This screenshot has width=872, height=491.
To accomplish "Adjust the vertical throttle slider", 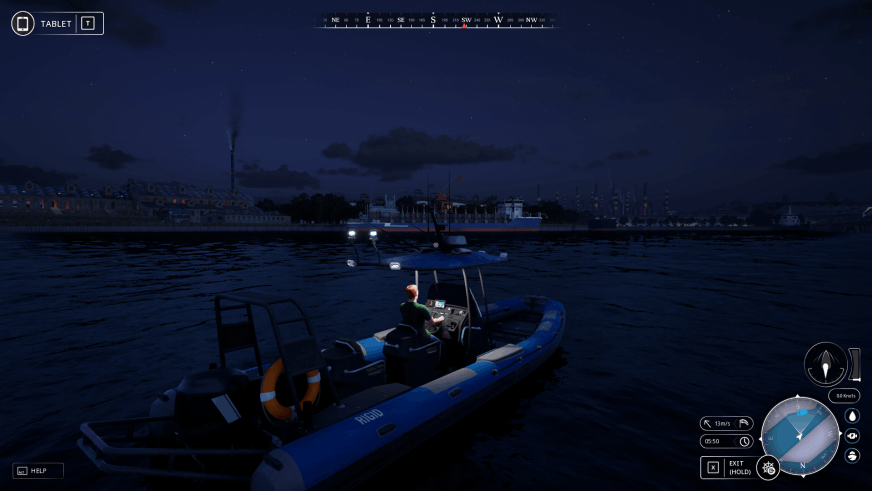I will click(x=855, y=364).
